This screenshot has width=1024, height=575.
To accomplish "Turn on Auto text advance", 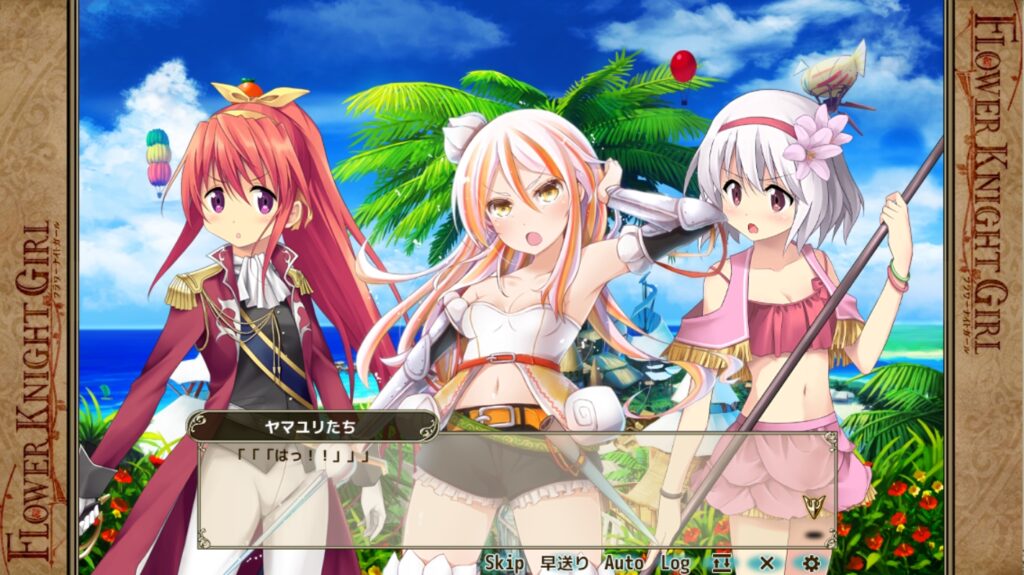I will (x=624, y=563).
